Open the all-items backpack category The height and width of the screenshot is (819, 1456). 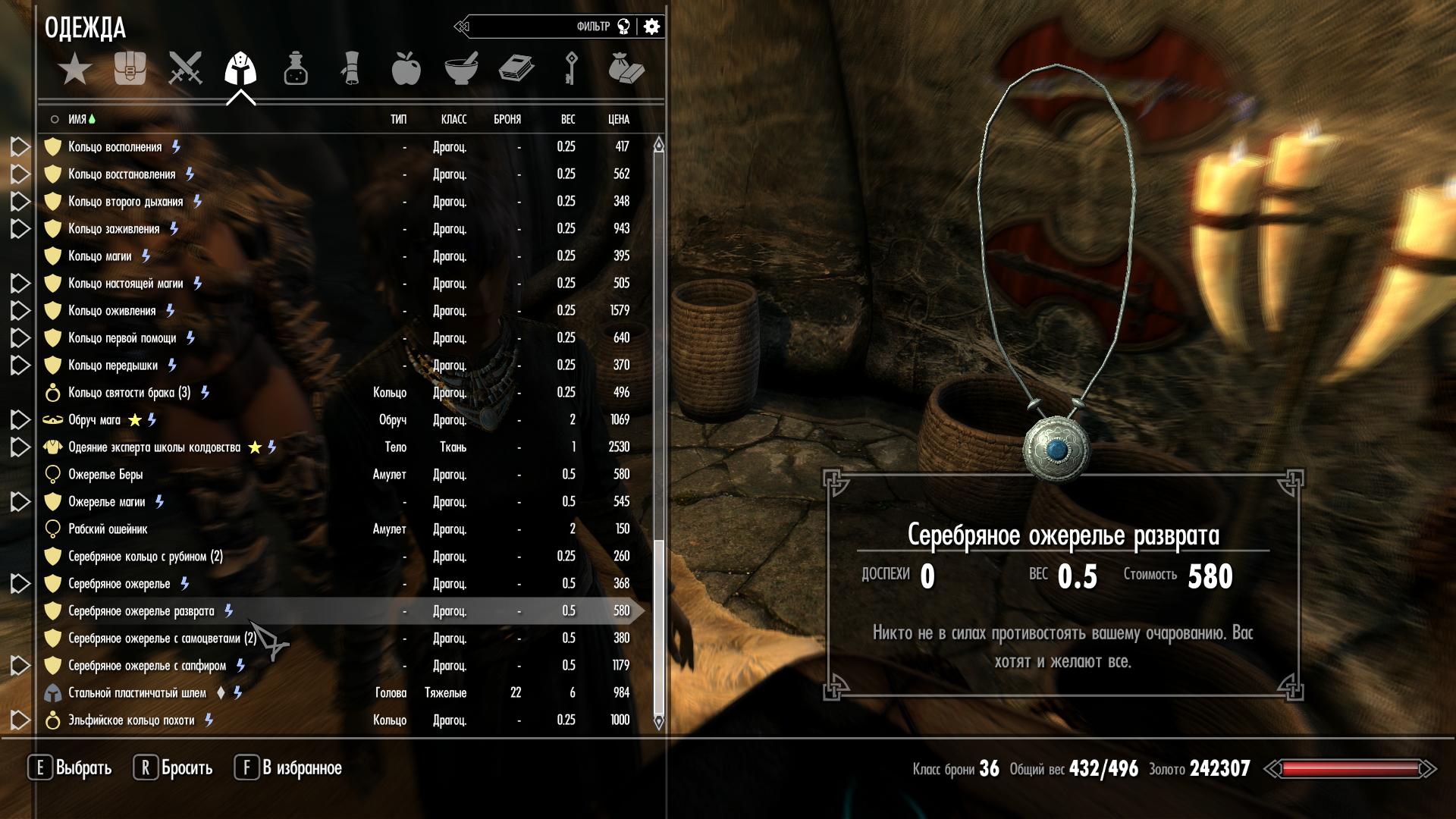[x=130, y=68]
